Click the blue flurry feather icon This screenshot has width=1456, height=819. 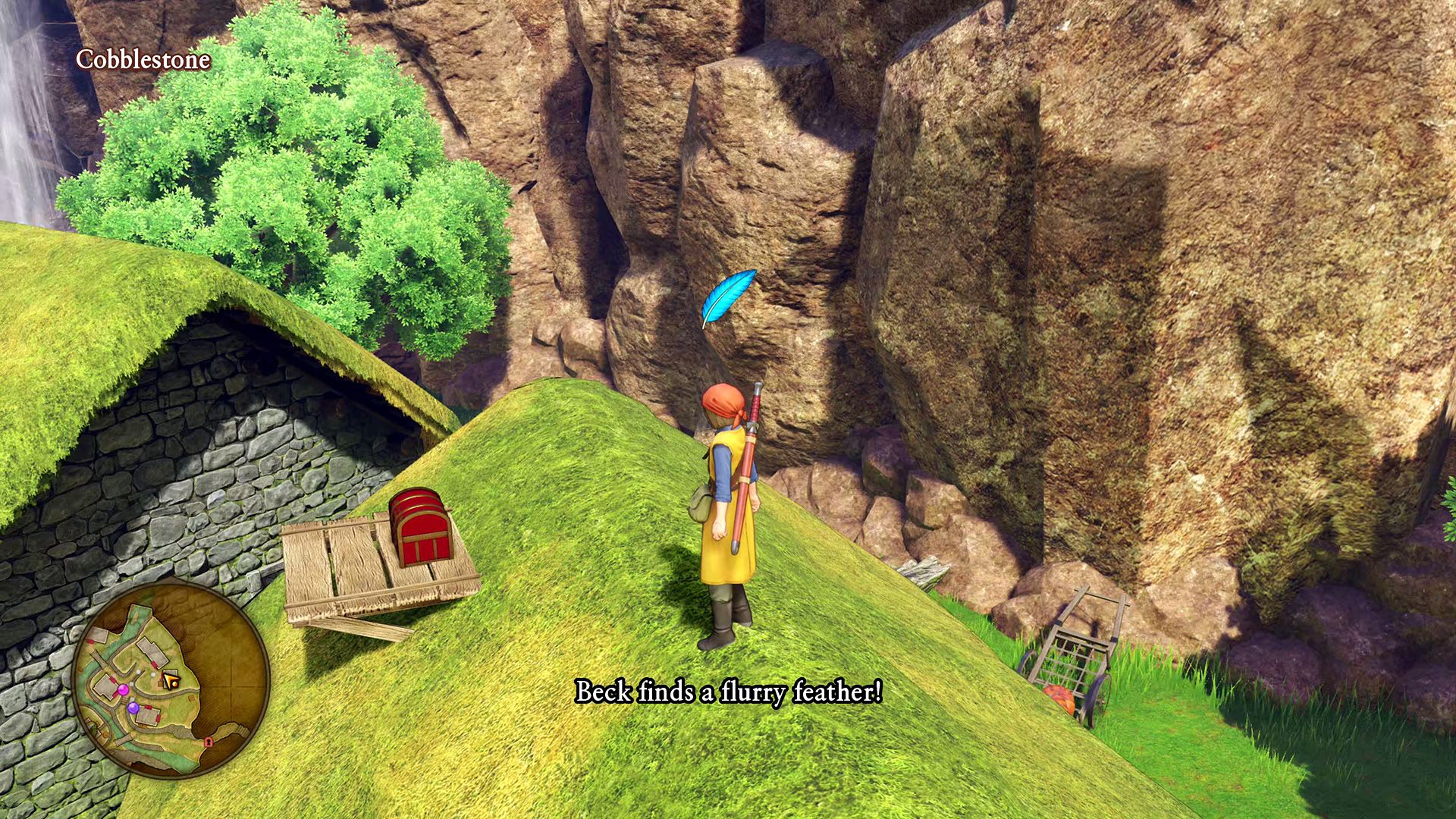730,296
